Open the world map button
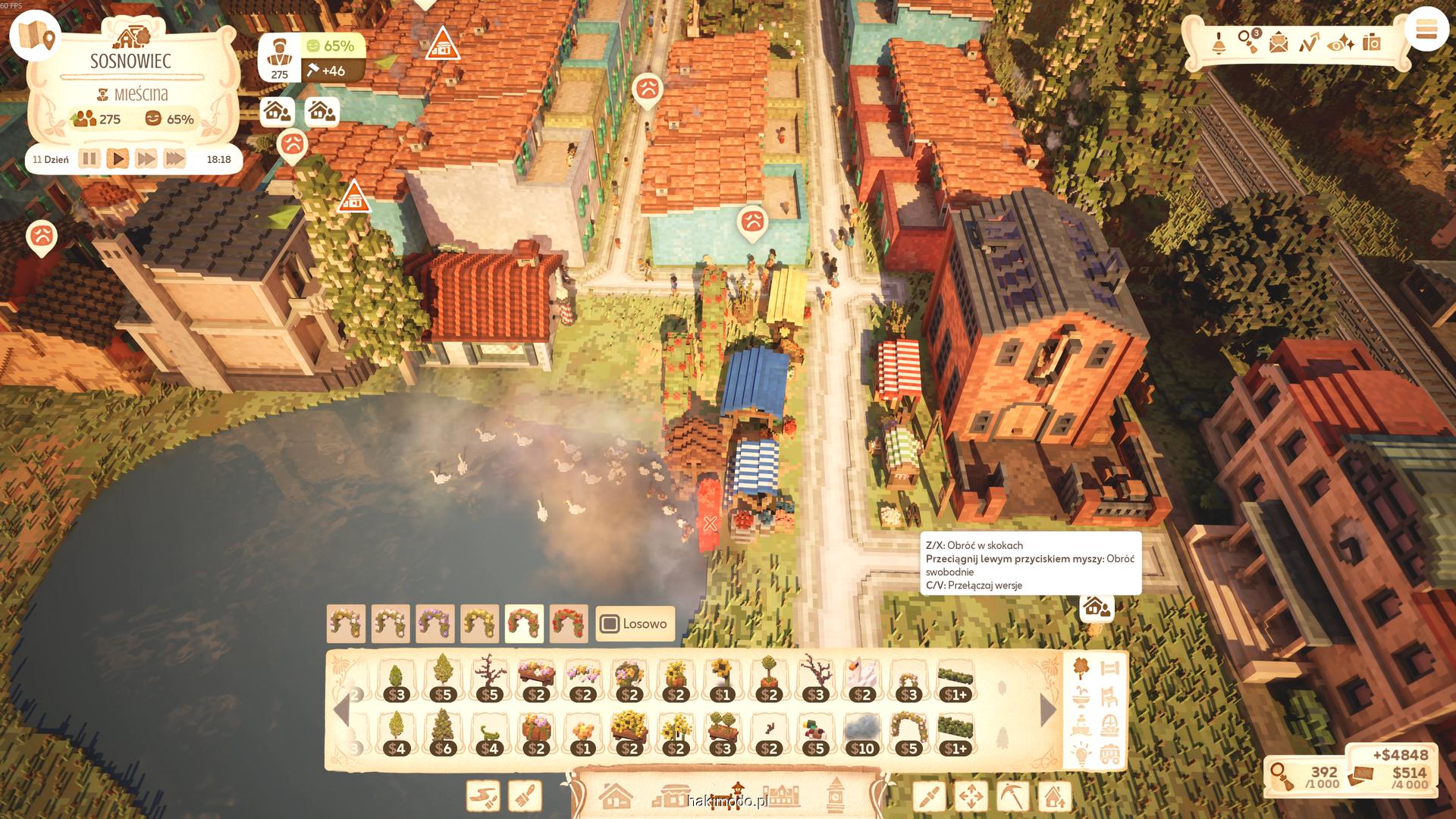This screenshot has width=1456, height=819. coord(36,36)
